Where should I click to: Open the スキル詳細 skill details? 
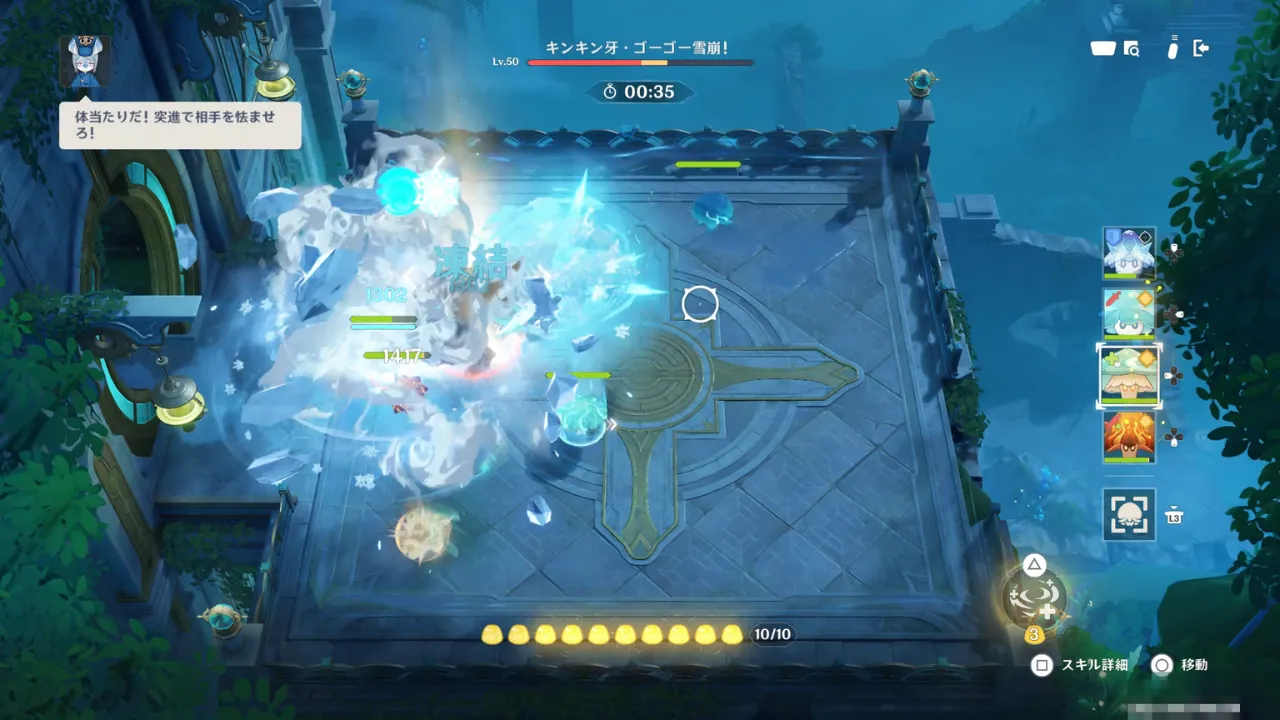(x=1093, y=665)
